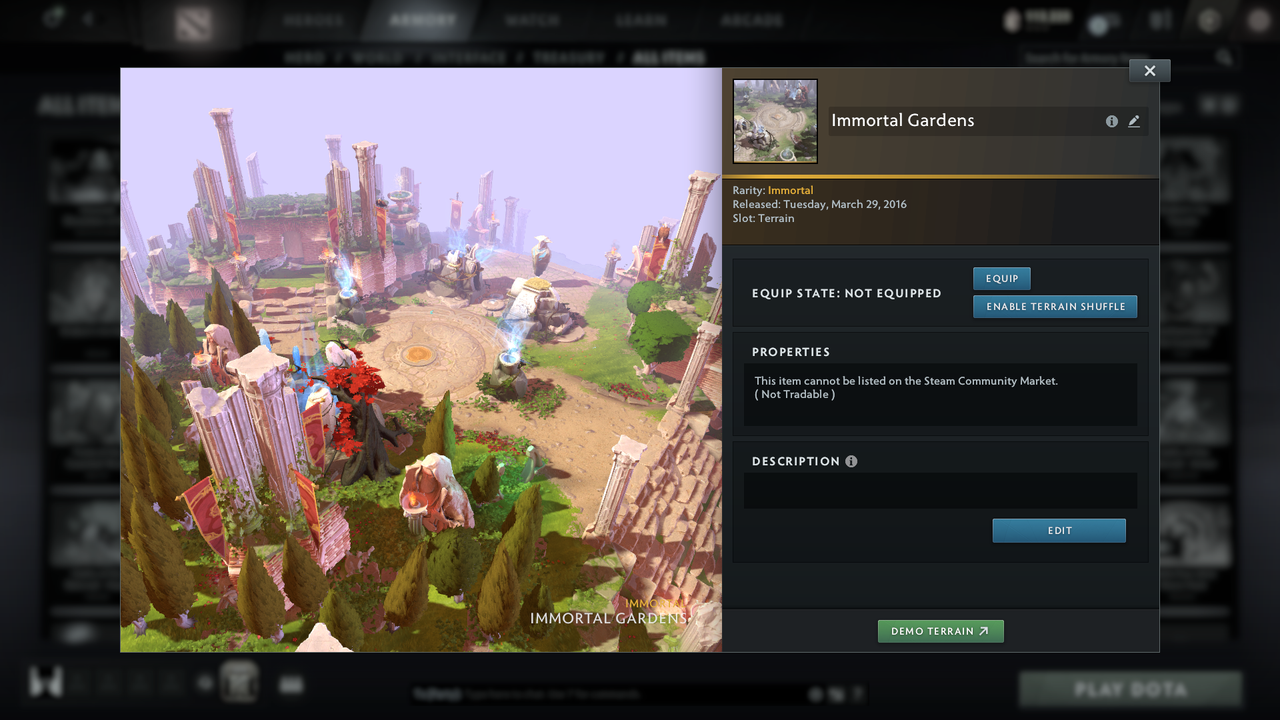Click the Dota 2 logo in top navigation
Screen dimensions: 1280x720
193,21
